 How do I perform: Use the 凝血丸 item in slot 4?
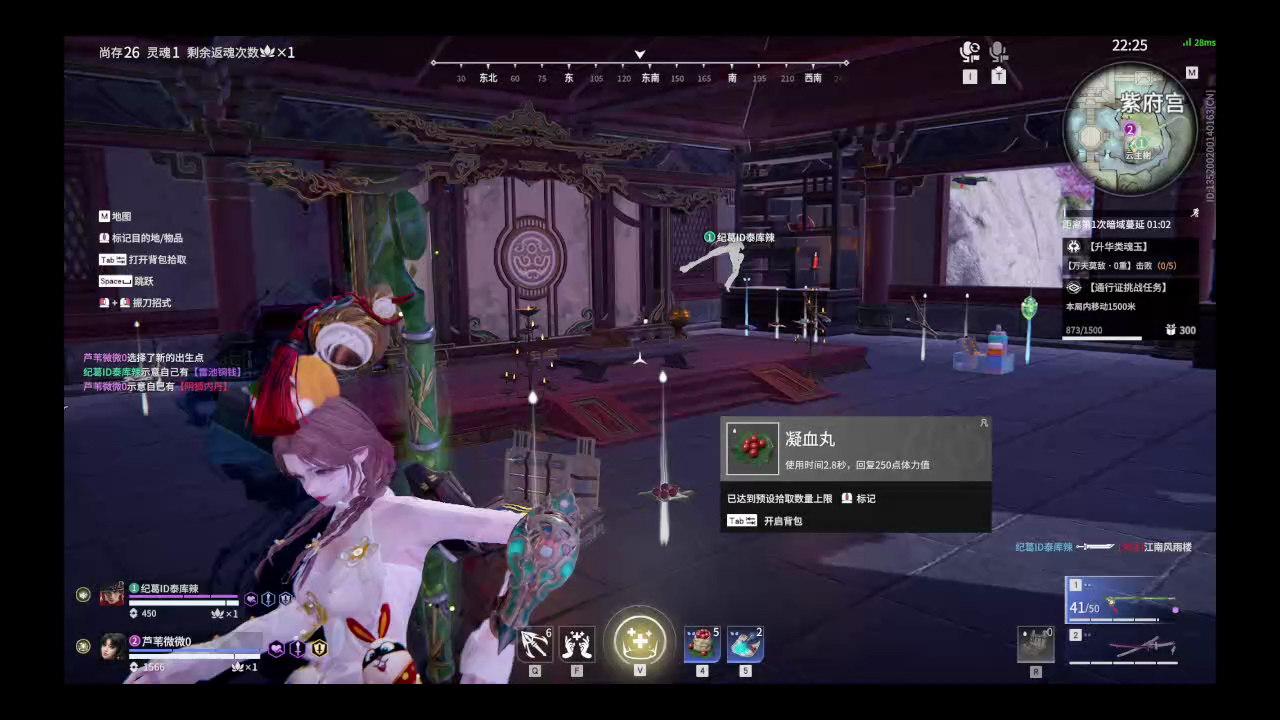(702, 643)
